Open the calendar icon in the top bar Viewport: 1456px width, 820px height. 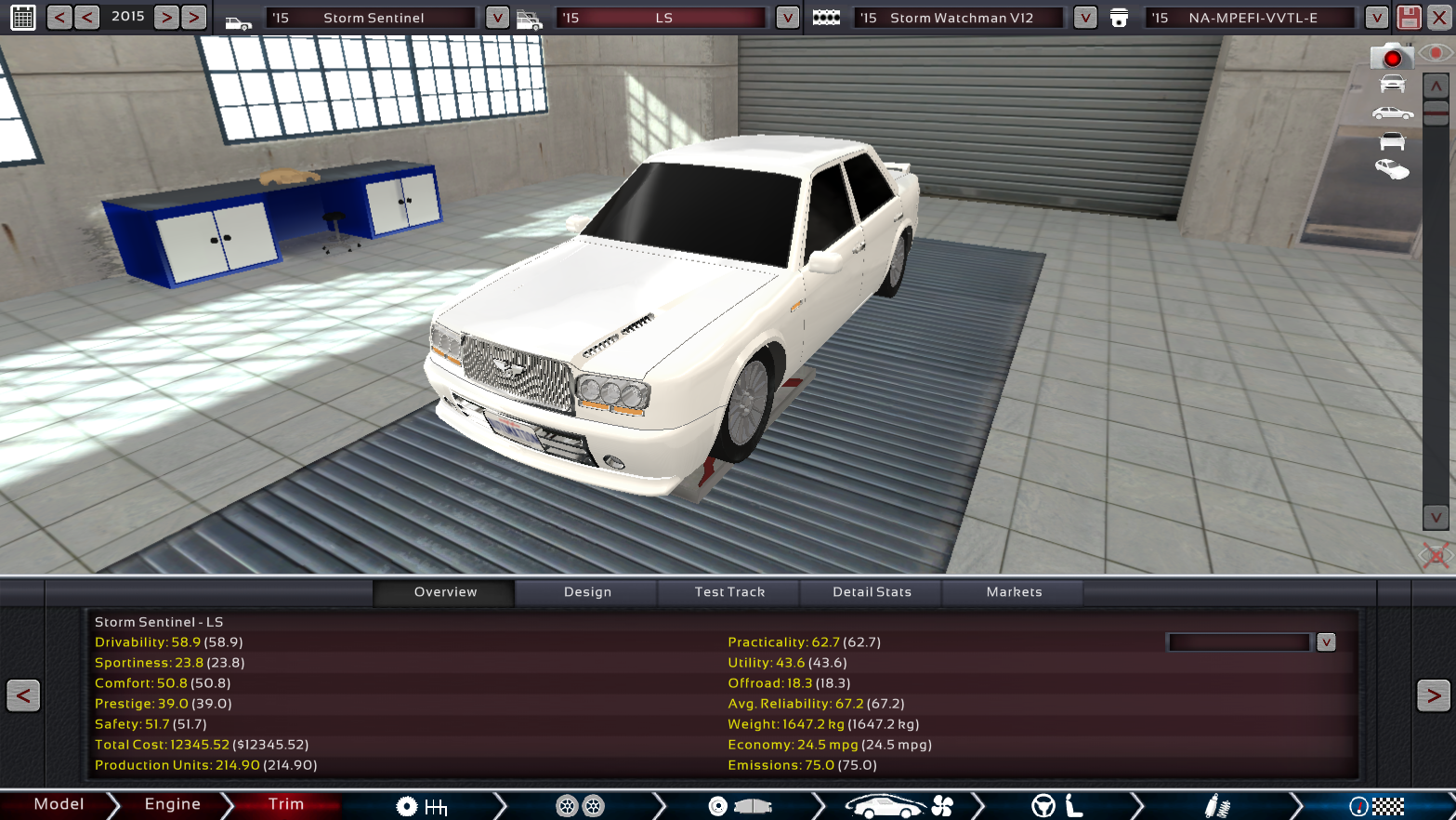click(23, 17)
